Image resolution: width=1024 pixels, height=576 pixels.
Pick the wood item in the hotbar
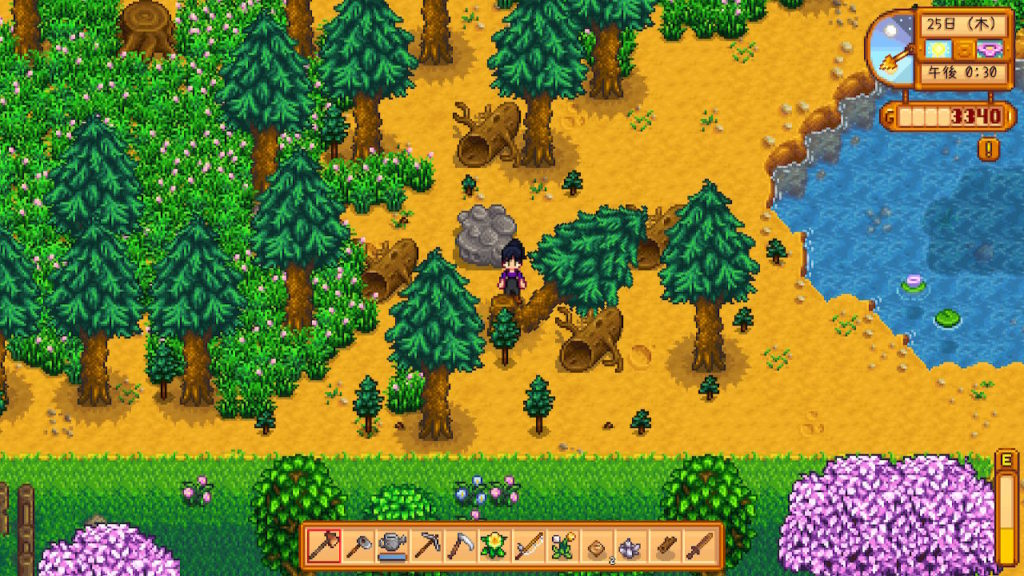pyautogui.click(x=667, y=546)
